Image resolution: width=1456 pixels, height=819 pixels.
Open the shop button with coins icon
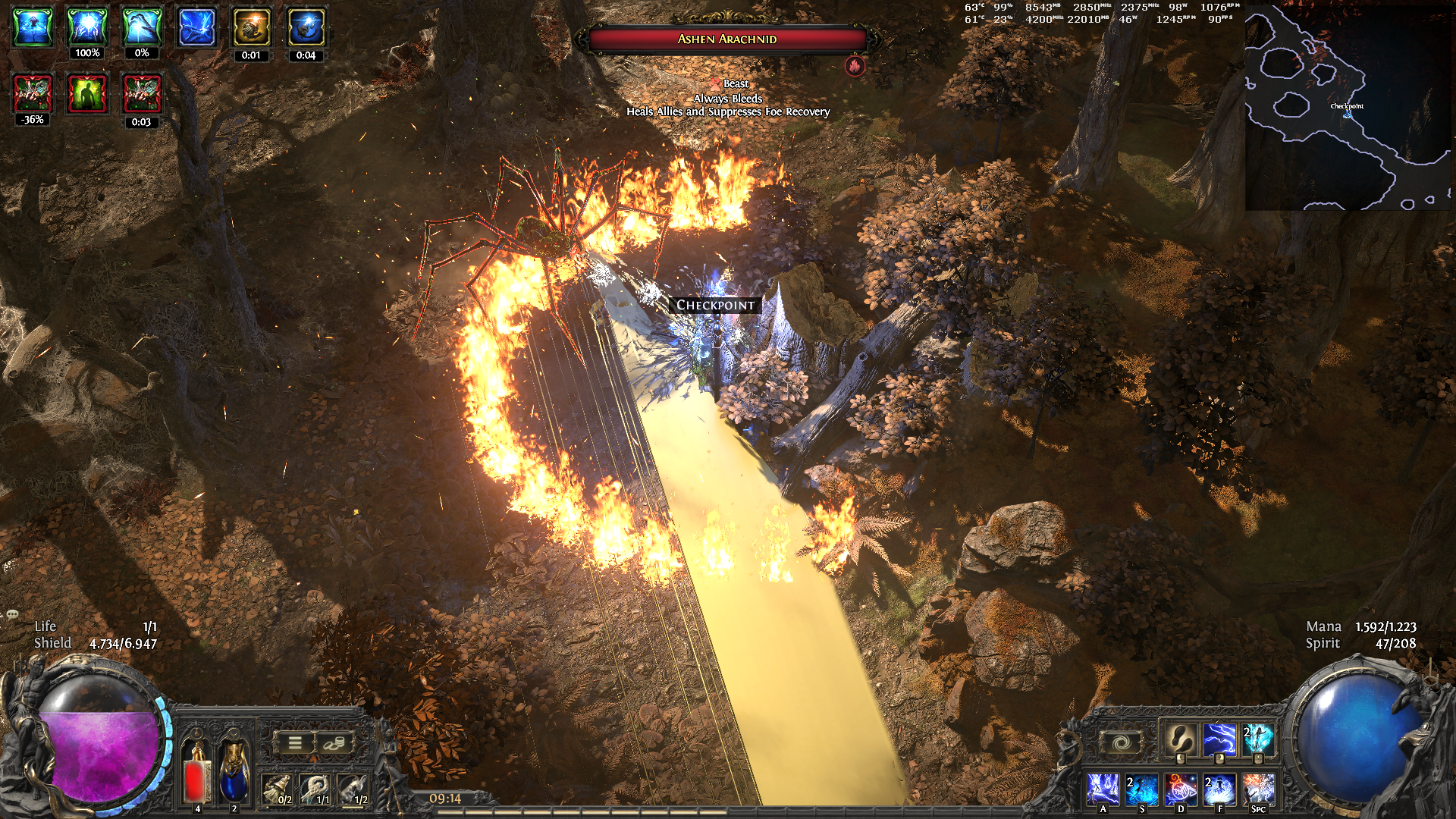click(334, 743)
